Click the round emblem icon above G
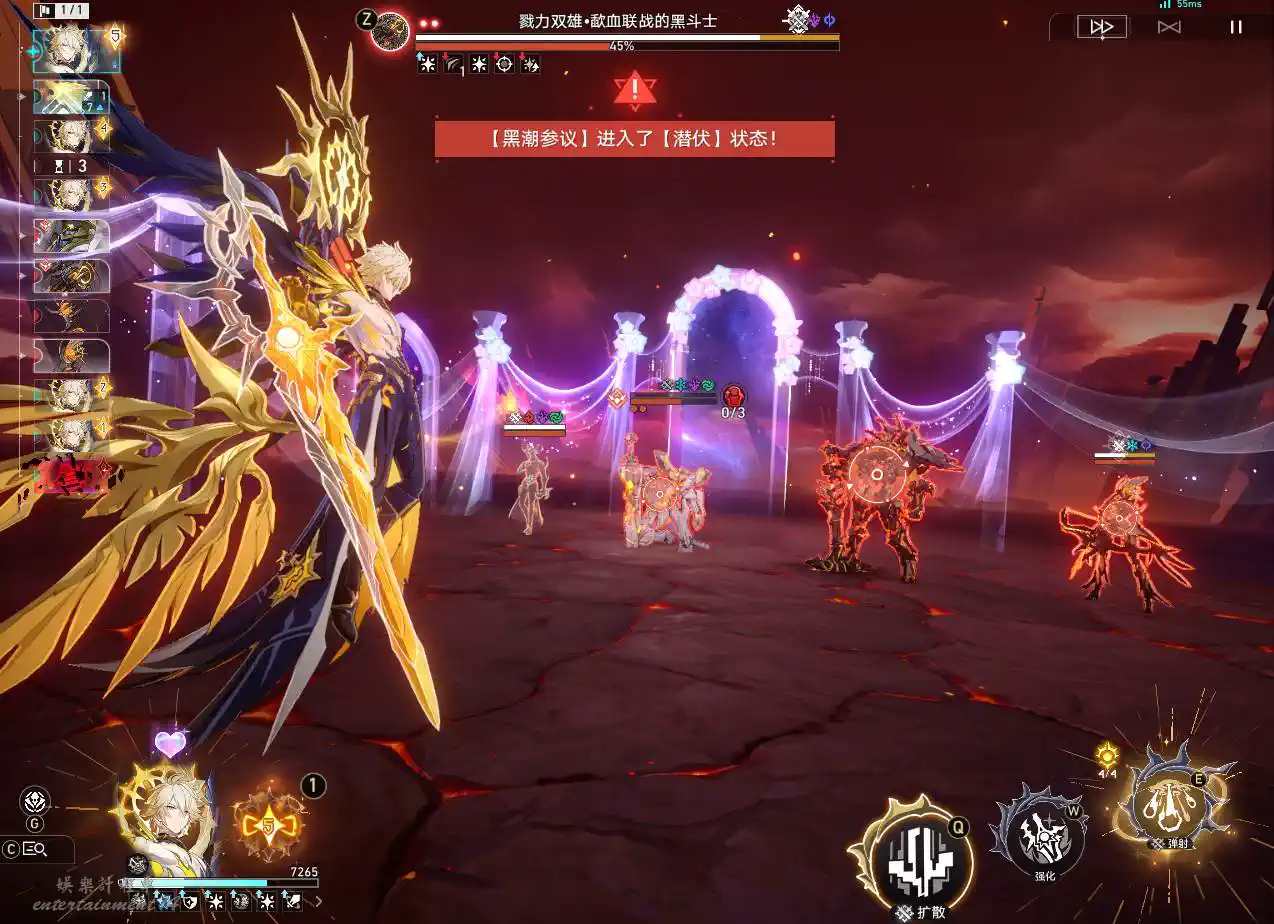This screenshot has width=1274, height=924. coord(35,801)
